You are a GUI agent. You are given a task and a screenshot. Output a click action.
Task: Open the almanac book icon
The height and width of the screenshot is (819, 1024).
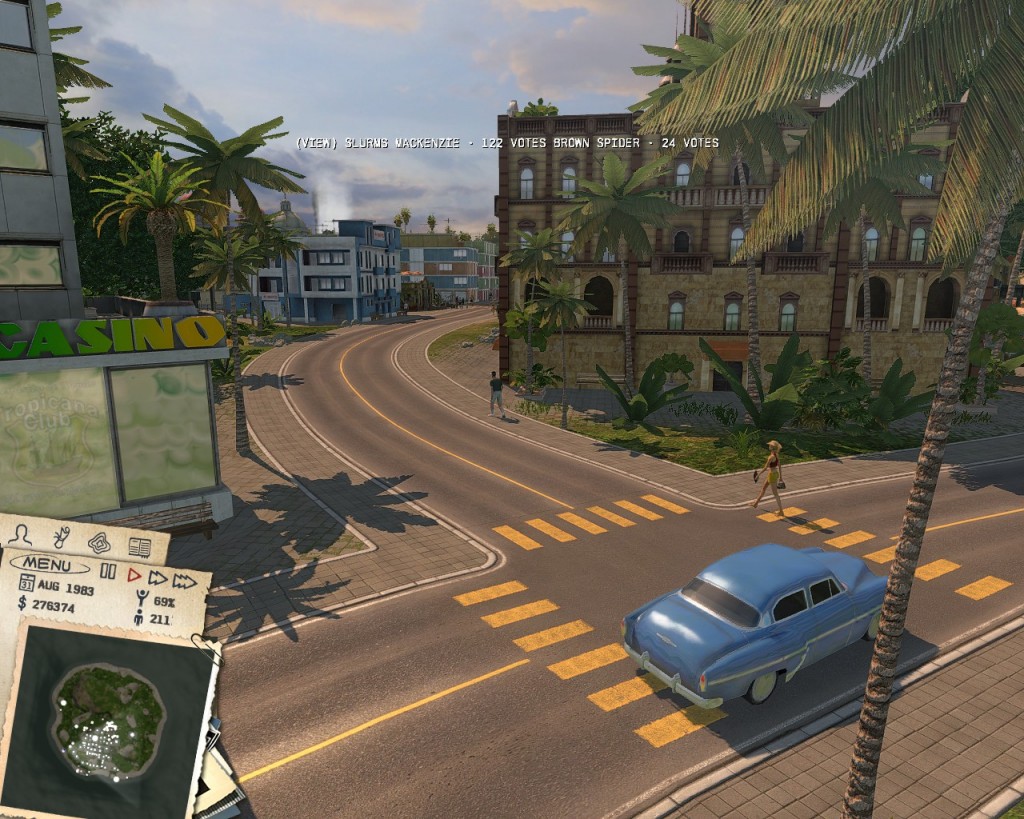pos(139,547)
